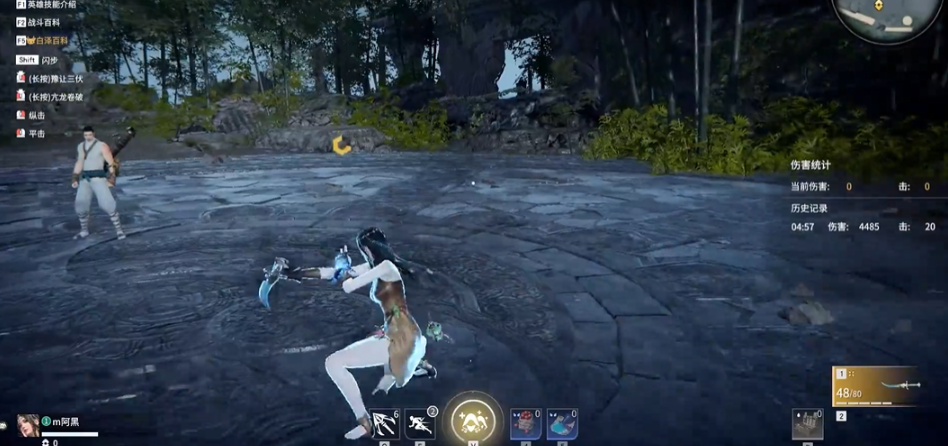948x446 pixels.
Task: Trigger the dashing figure skill icon
Action: 420,424
